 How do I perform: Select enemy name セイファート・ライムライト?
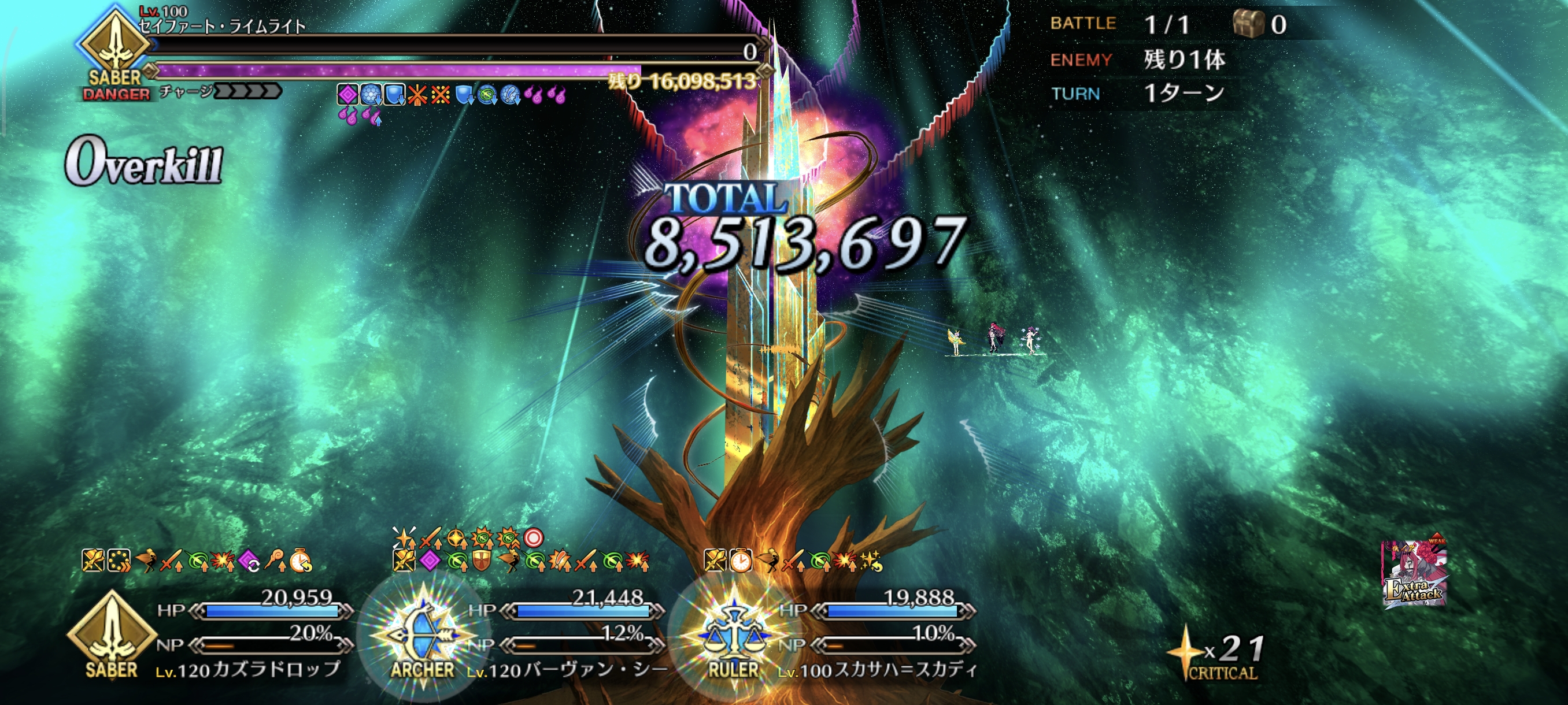[221, 27]
